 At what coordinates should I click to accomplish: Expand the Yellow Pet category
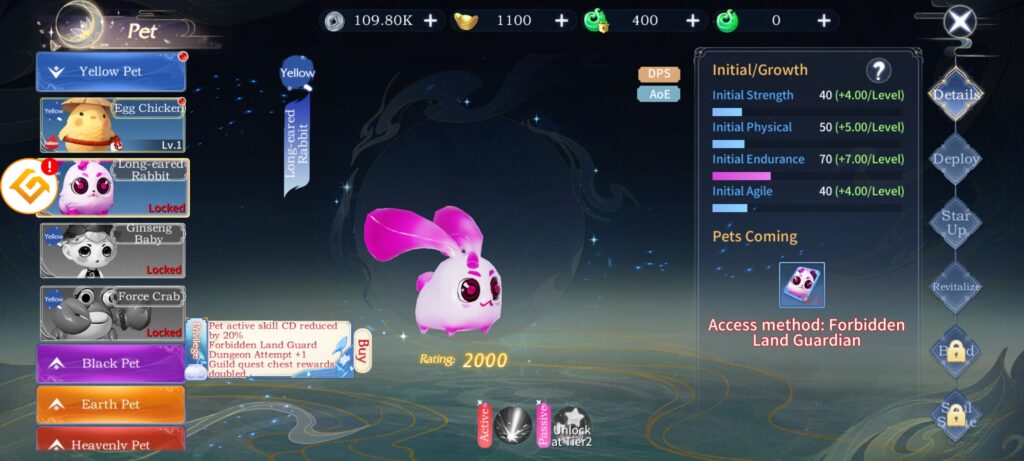click(111, 72)
